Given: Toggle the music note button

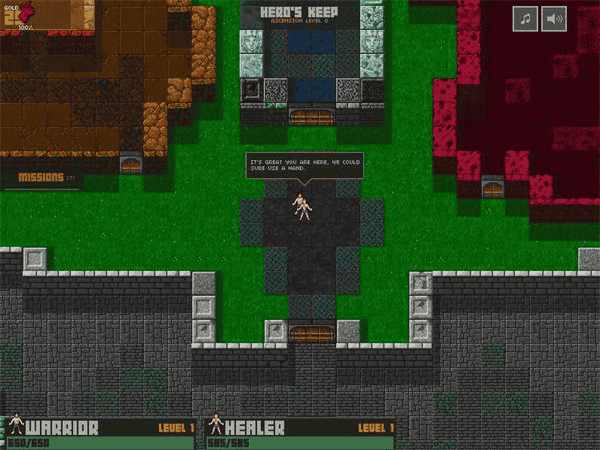Looking at the screenshot, I should pyautogui.click(x=526, y=19).
